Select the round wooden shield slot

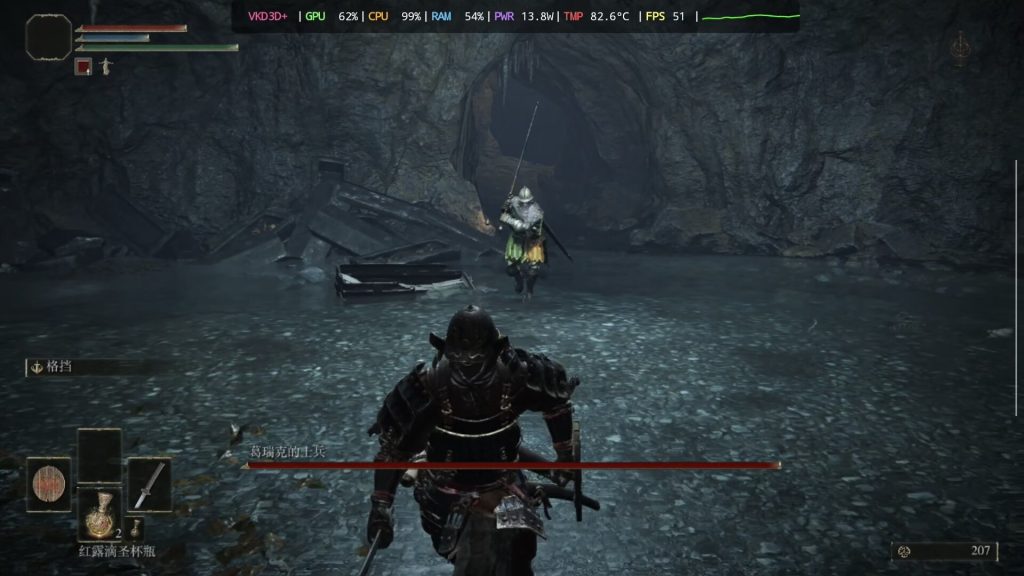click(x=48, y=484)
